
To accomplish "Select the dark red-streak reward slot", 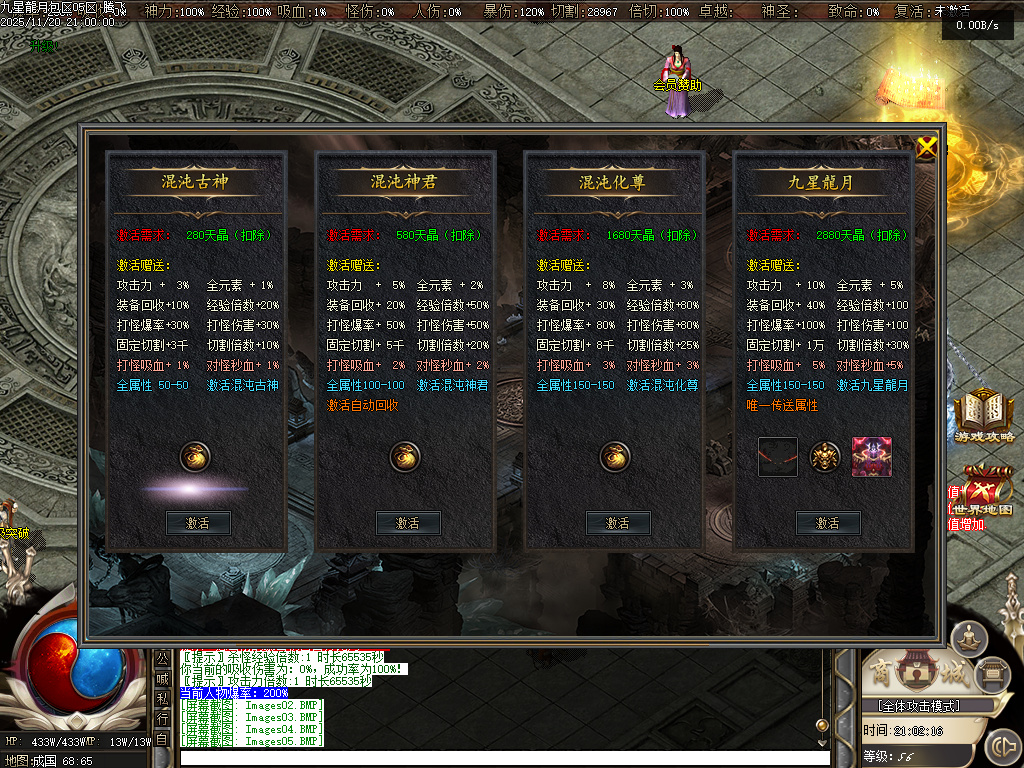I will tap(778, 457).
